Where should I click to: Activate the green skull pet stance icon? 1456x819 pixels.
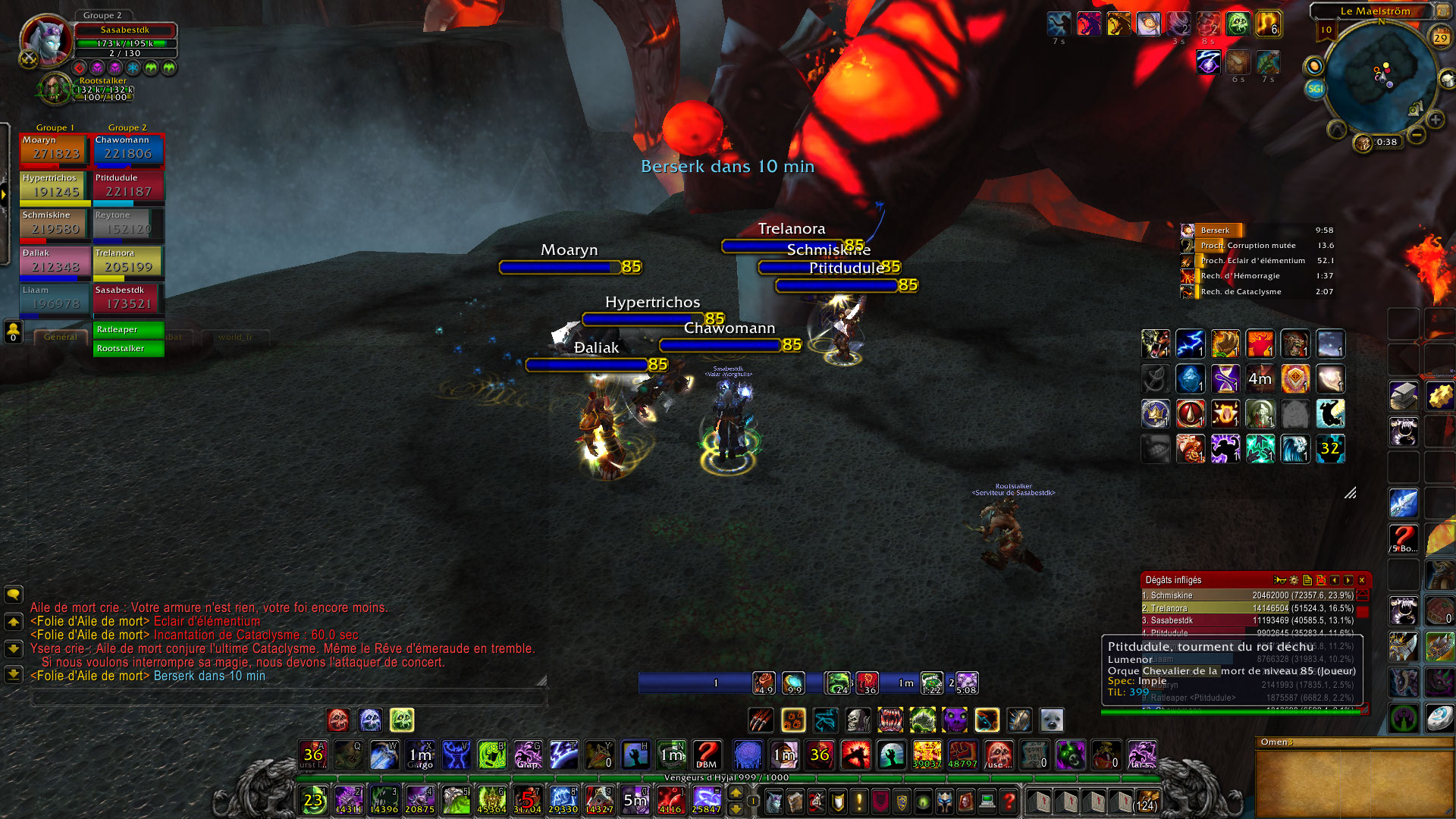point(402,720)
